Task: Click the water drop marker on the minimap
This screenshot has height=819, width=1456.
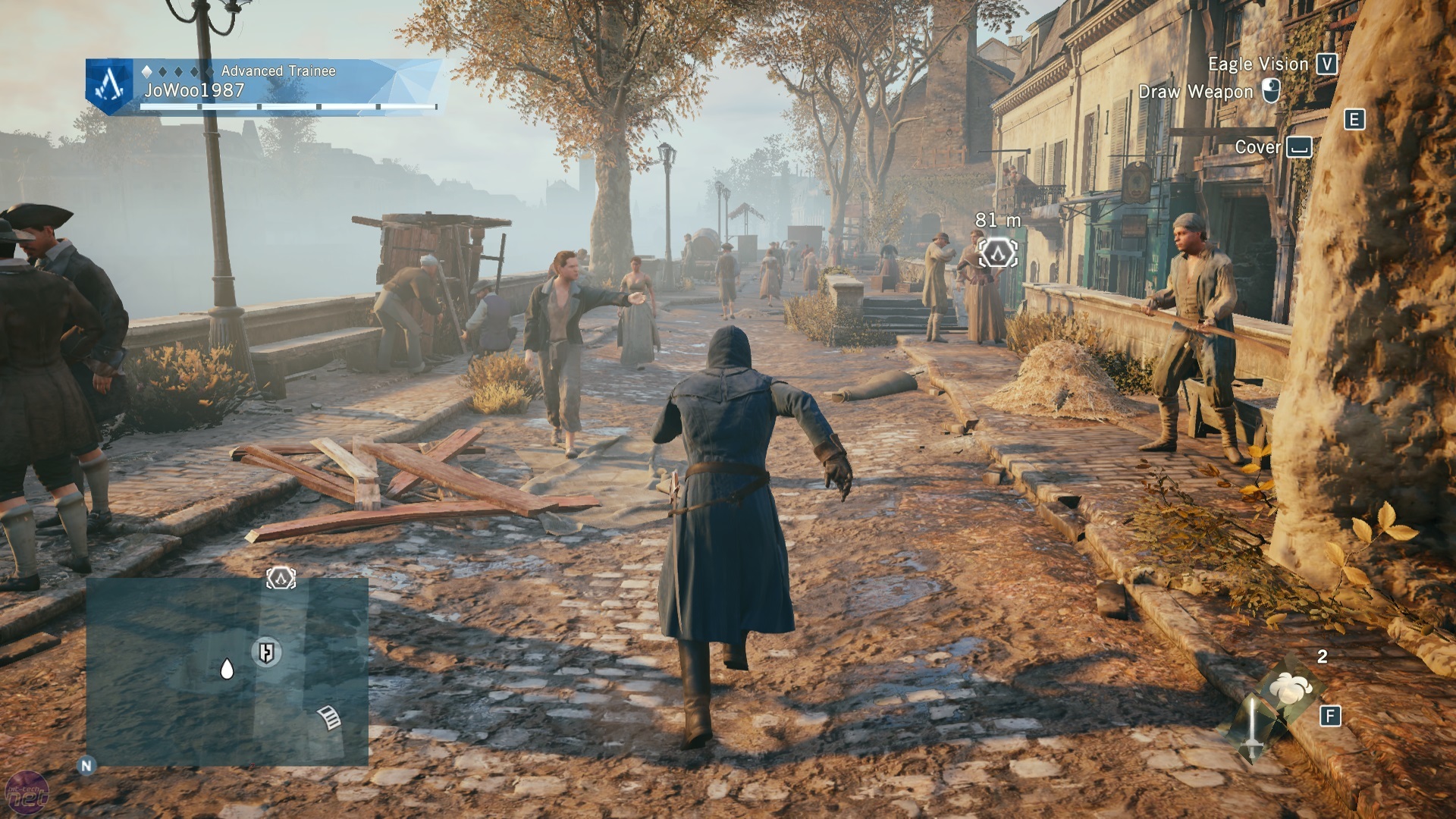Action: pyautogui.click(x=226, y=669)
